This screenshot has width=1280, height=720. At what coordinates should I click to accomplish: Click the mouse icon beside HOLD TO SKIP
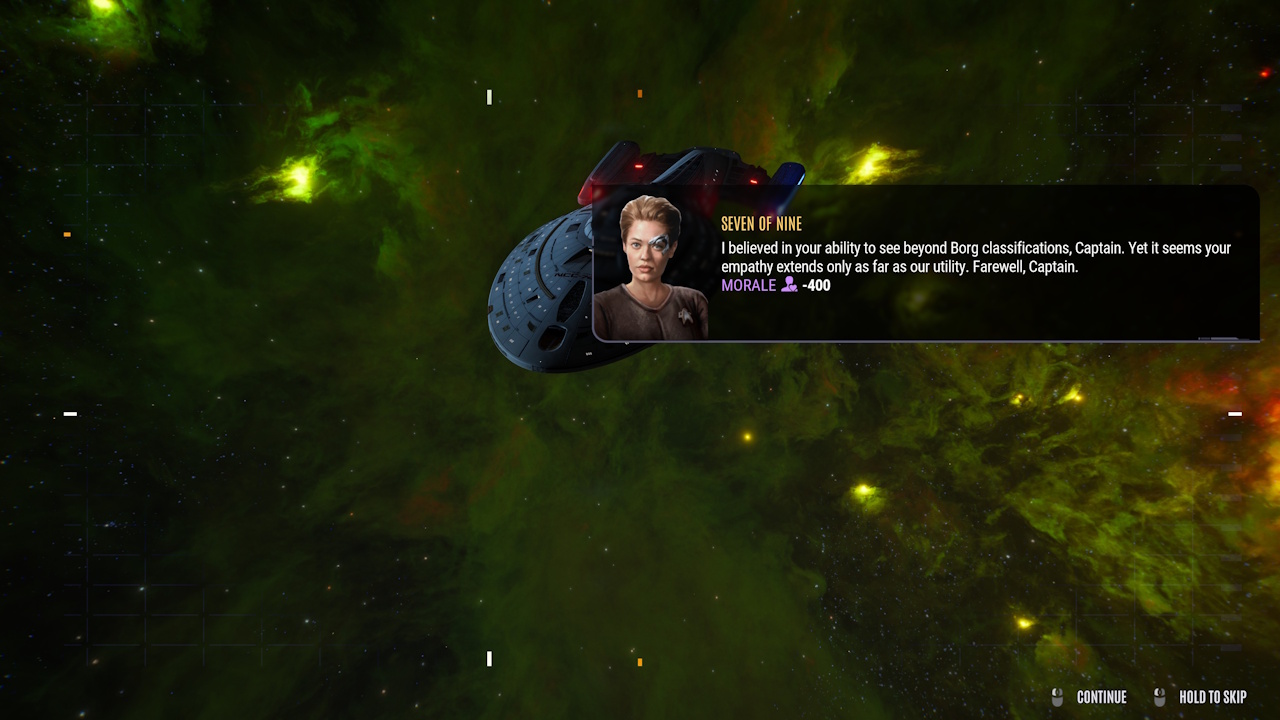1160,697
